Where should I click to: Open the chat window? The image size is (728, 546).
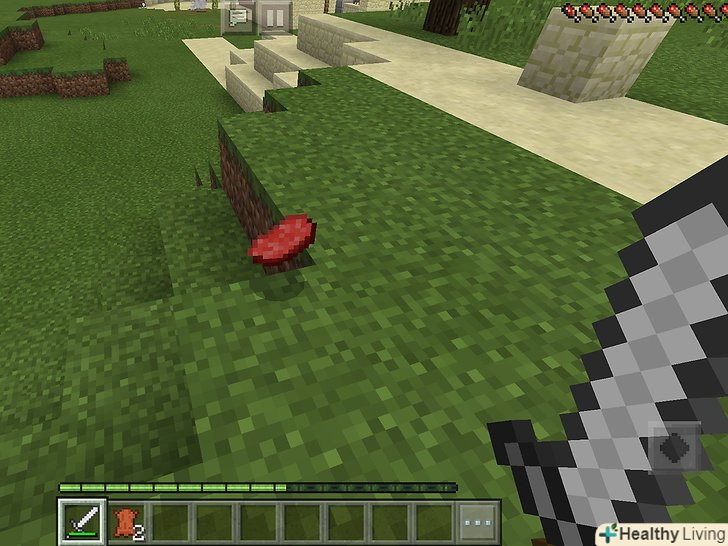pos(238,17)
